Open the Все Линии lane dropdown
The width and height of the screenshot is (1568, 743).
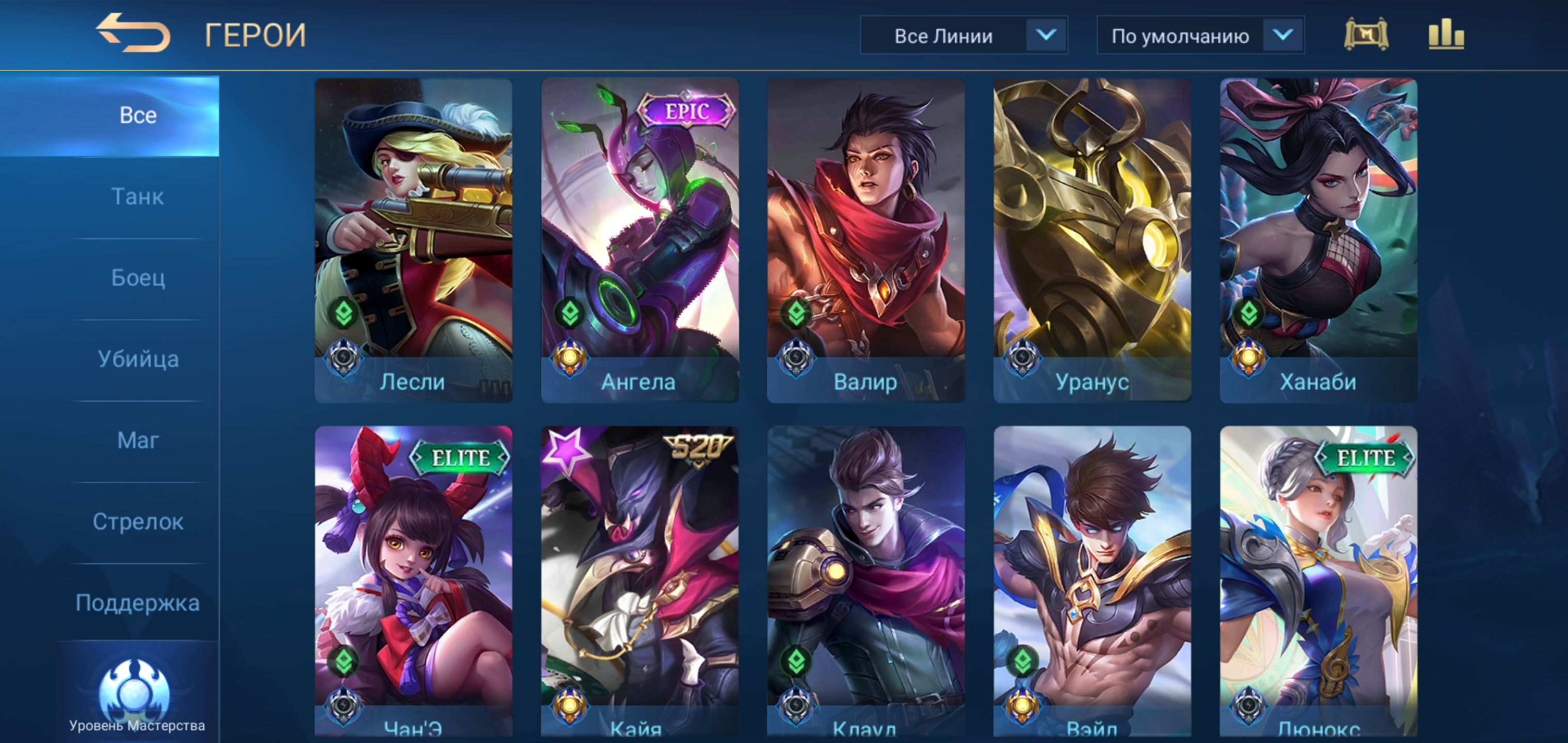963,36
